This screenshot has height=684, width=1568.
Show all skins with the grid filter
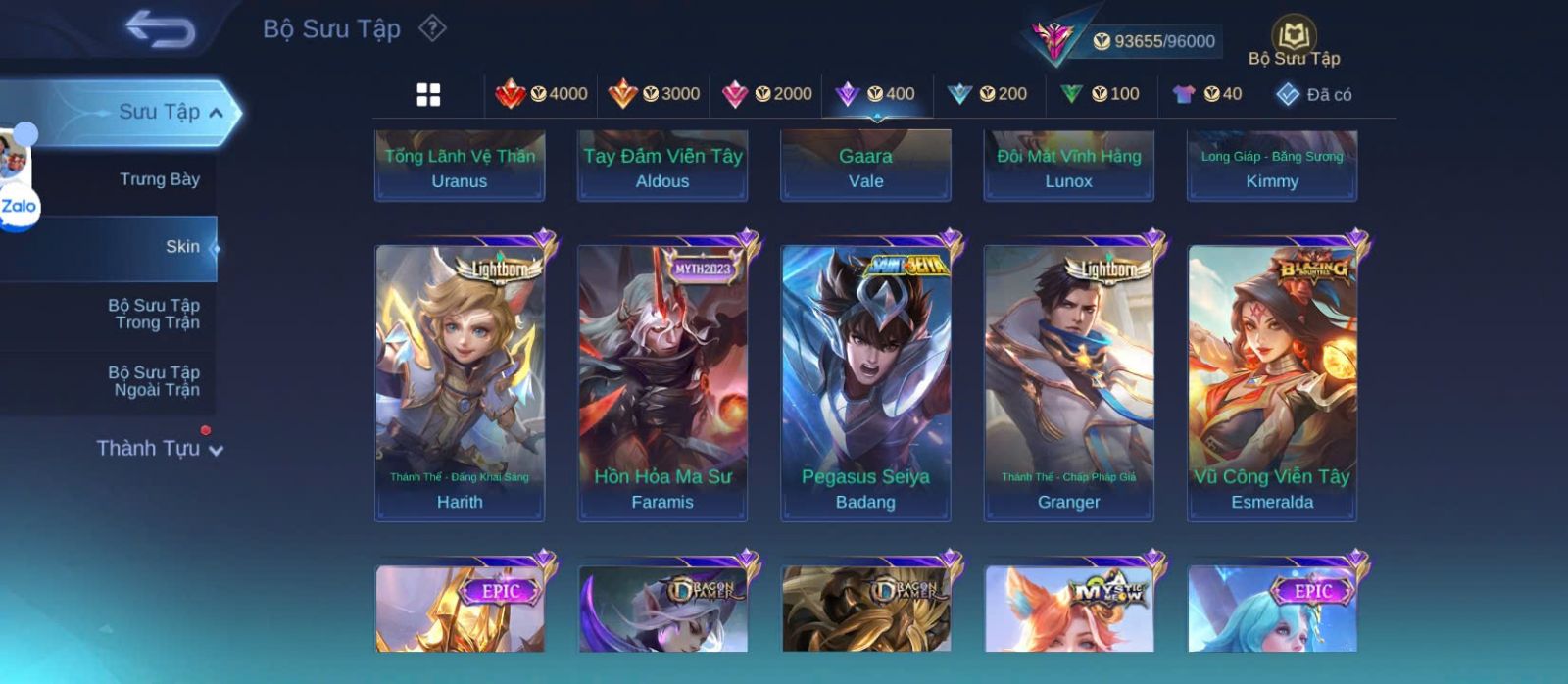(428, 94)
